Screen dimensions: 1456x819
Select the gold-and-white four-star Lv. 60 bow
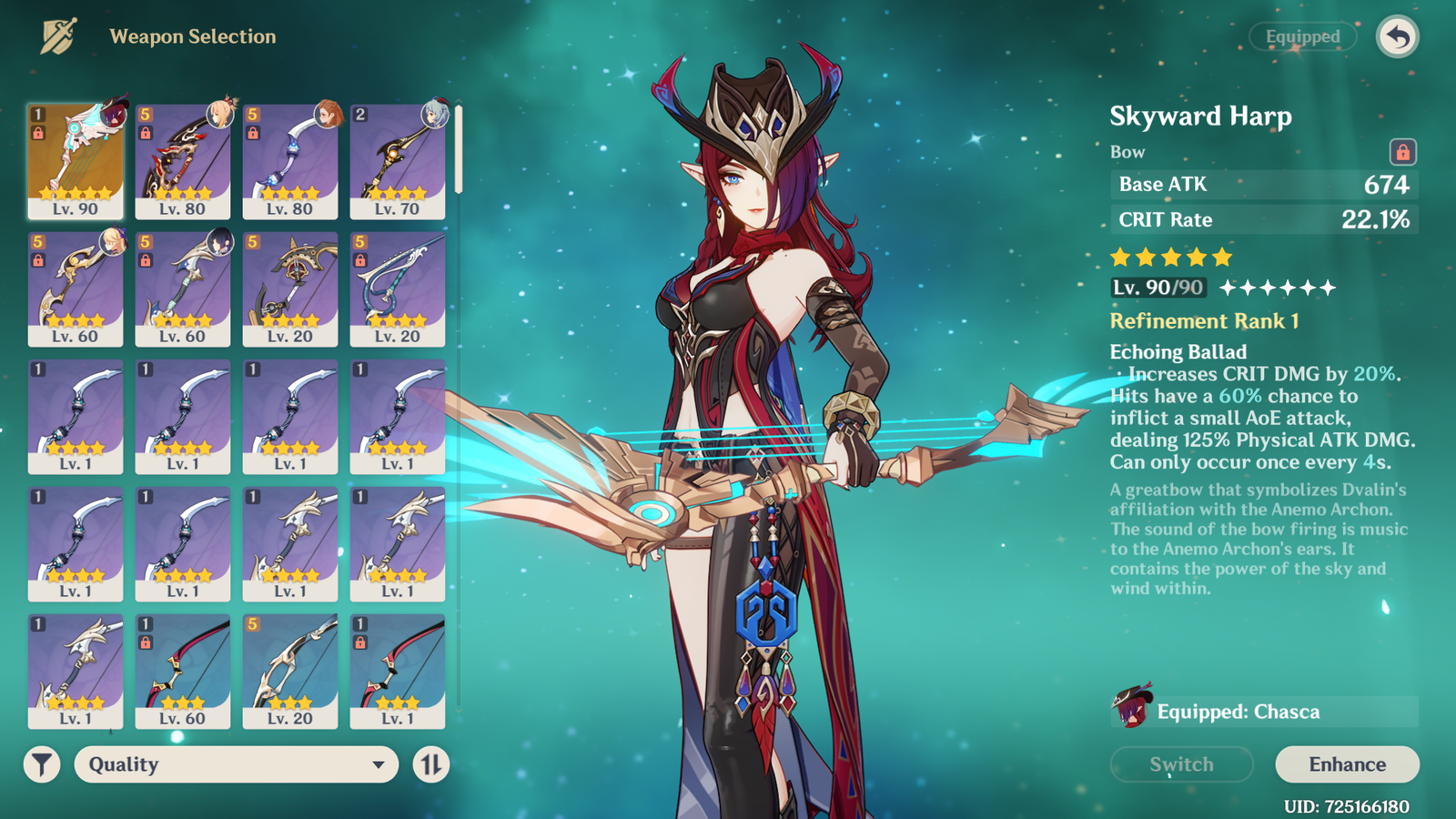tap(76, 288)
